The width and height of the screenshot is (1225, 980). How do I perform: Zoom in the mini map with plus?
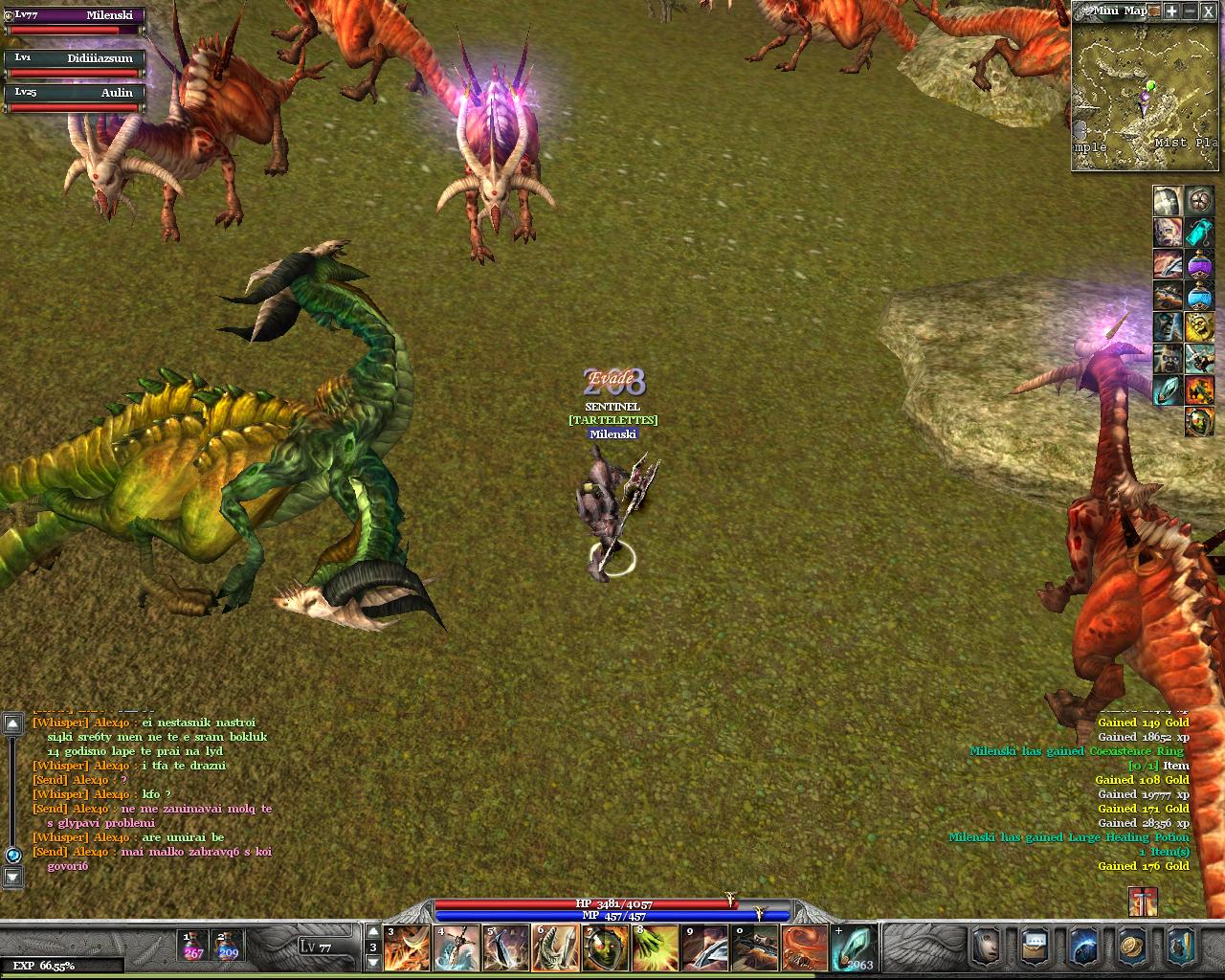pyautogui.click(x=1171, y=11)
